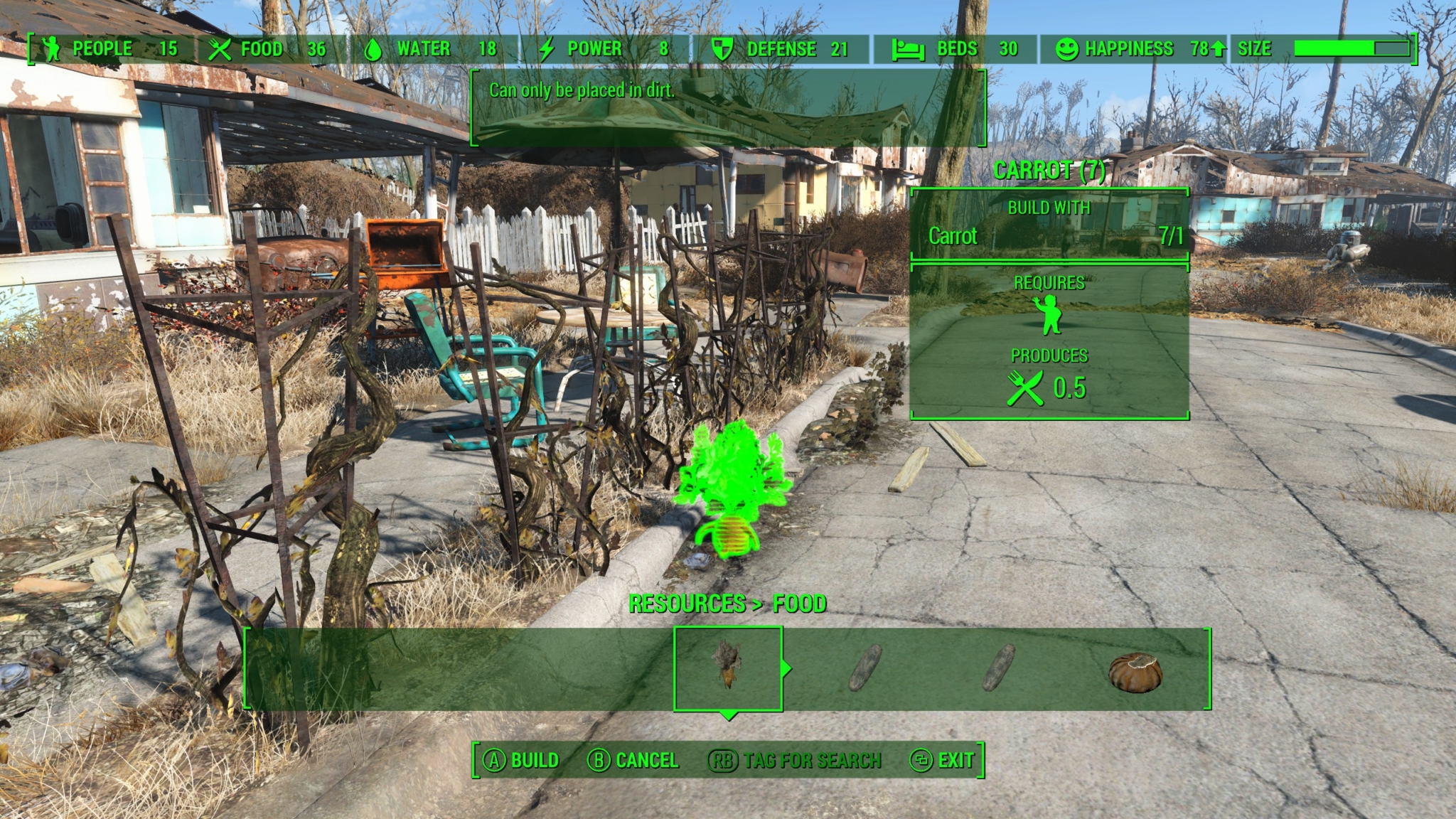Choose the orange melon crop item
Image resolution: width=1456 pixels, height=819 pixels.
1135,672
